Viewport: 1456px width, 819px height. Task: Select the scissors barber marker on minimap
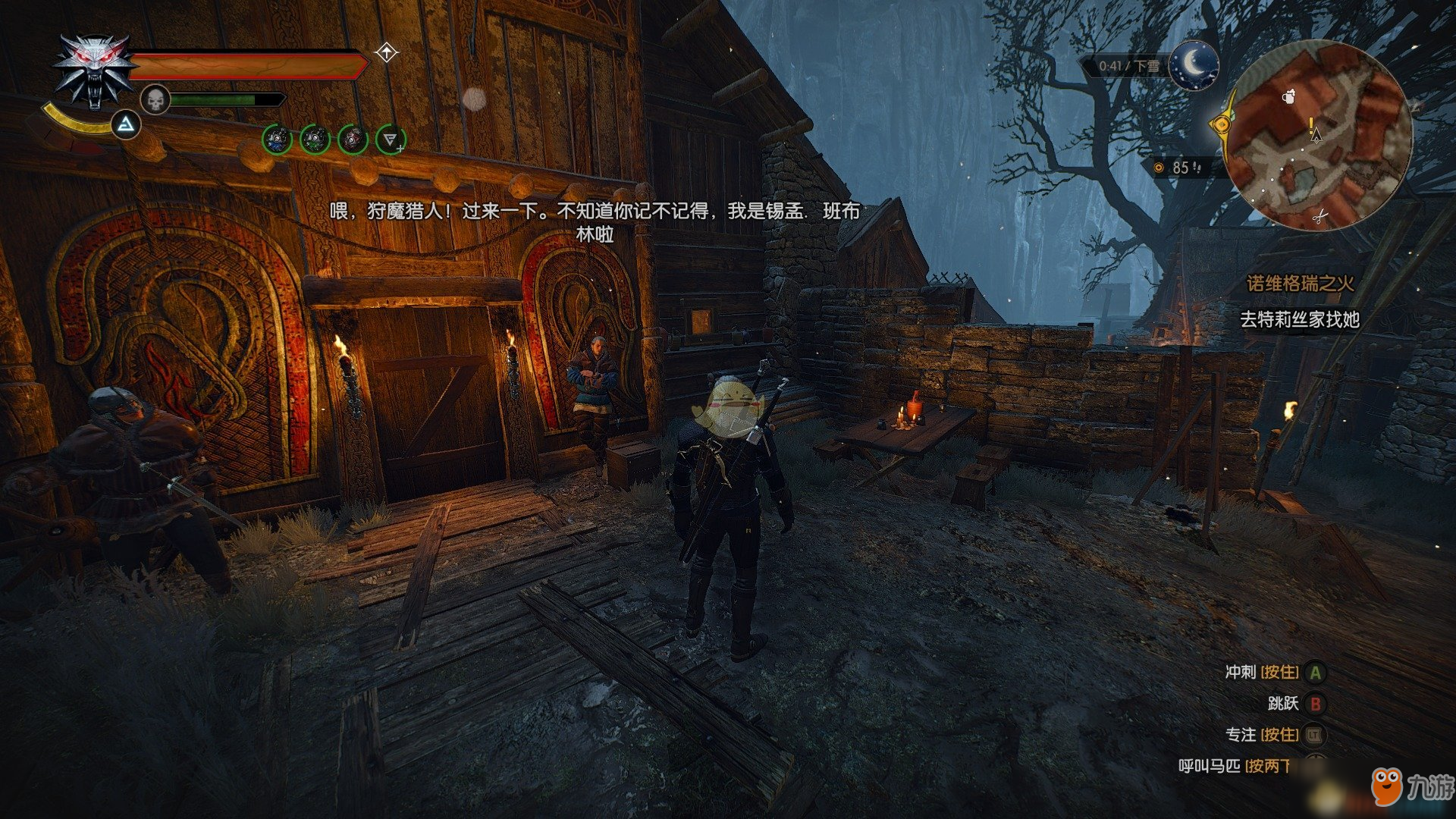[1319, 218]
